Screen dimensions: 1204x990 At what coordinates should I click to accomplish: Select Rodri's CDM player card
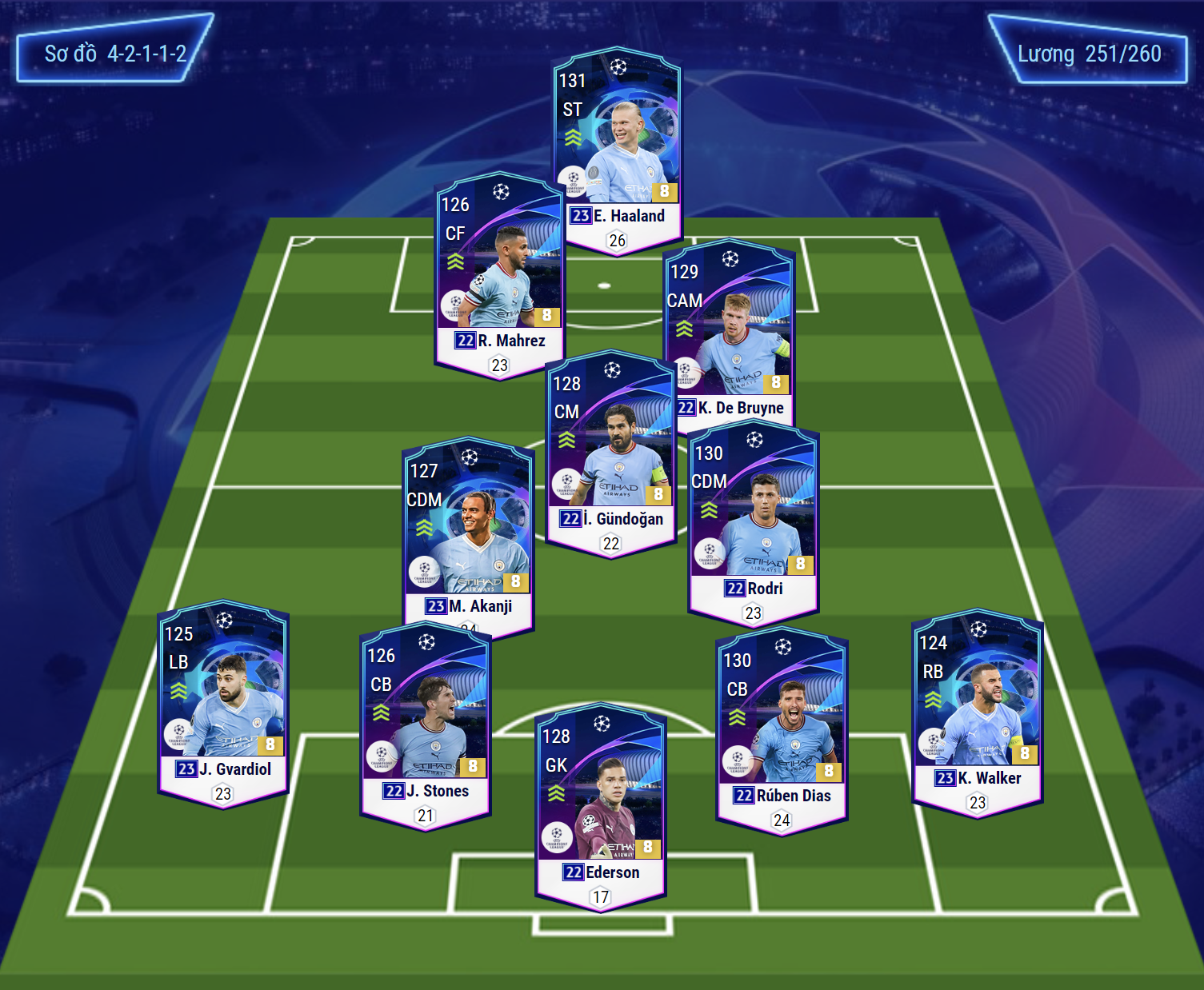point(753,520)
